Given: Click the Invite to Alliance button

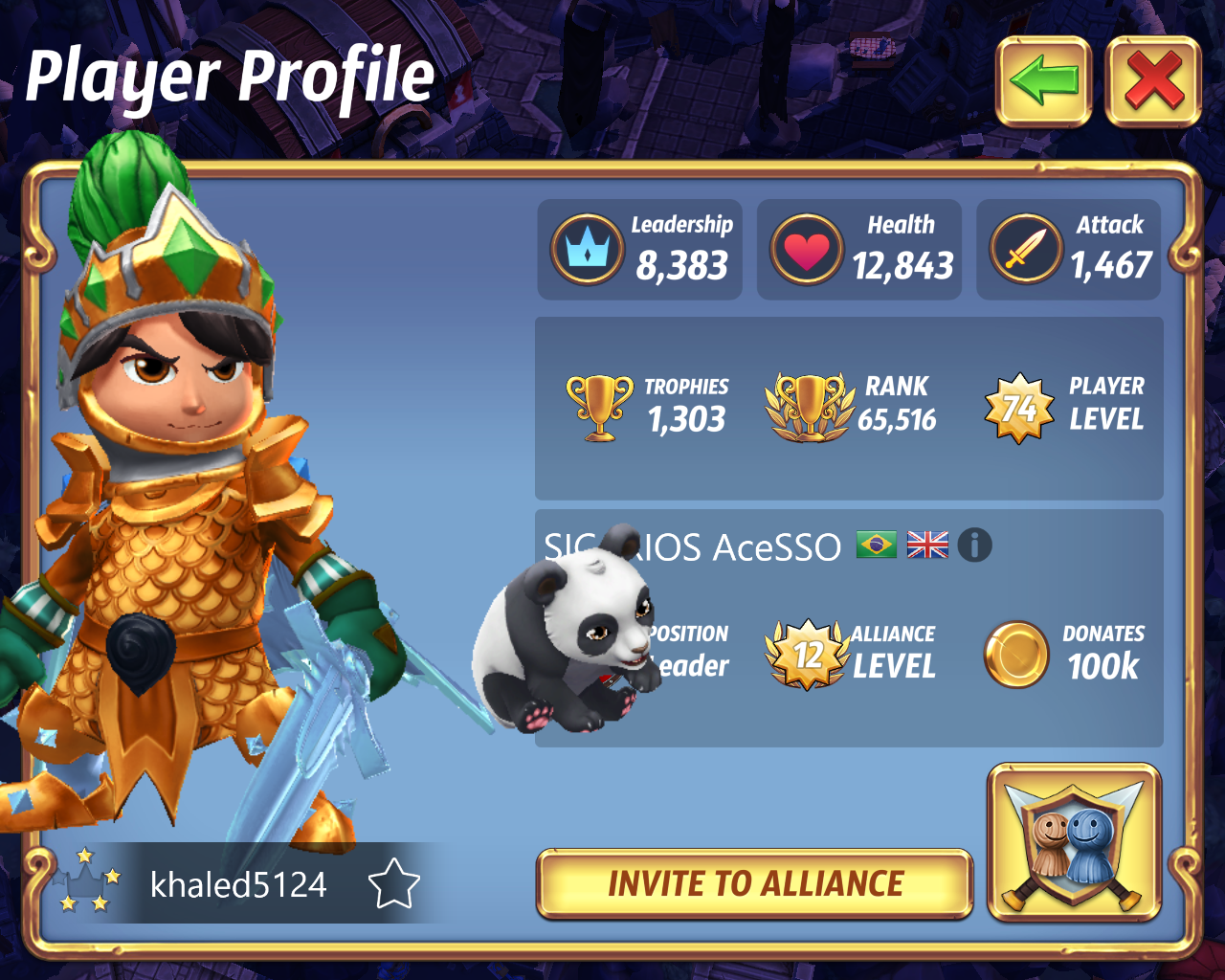Looking at the screenshot, I should click(x=755, y=883).
